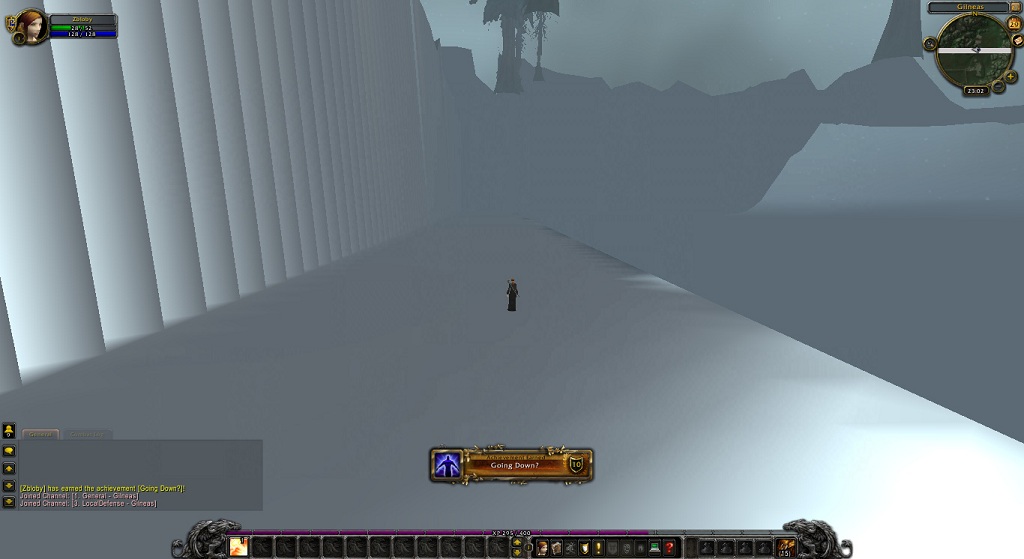The image size is (1024, 559).
Task: Open the backpack bag slot
Action: tap(786, 546)
